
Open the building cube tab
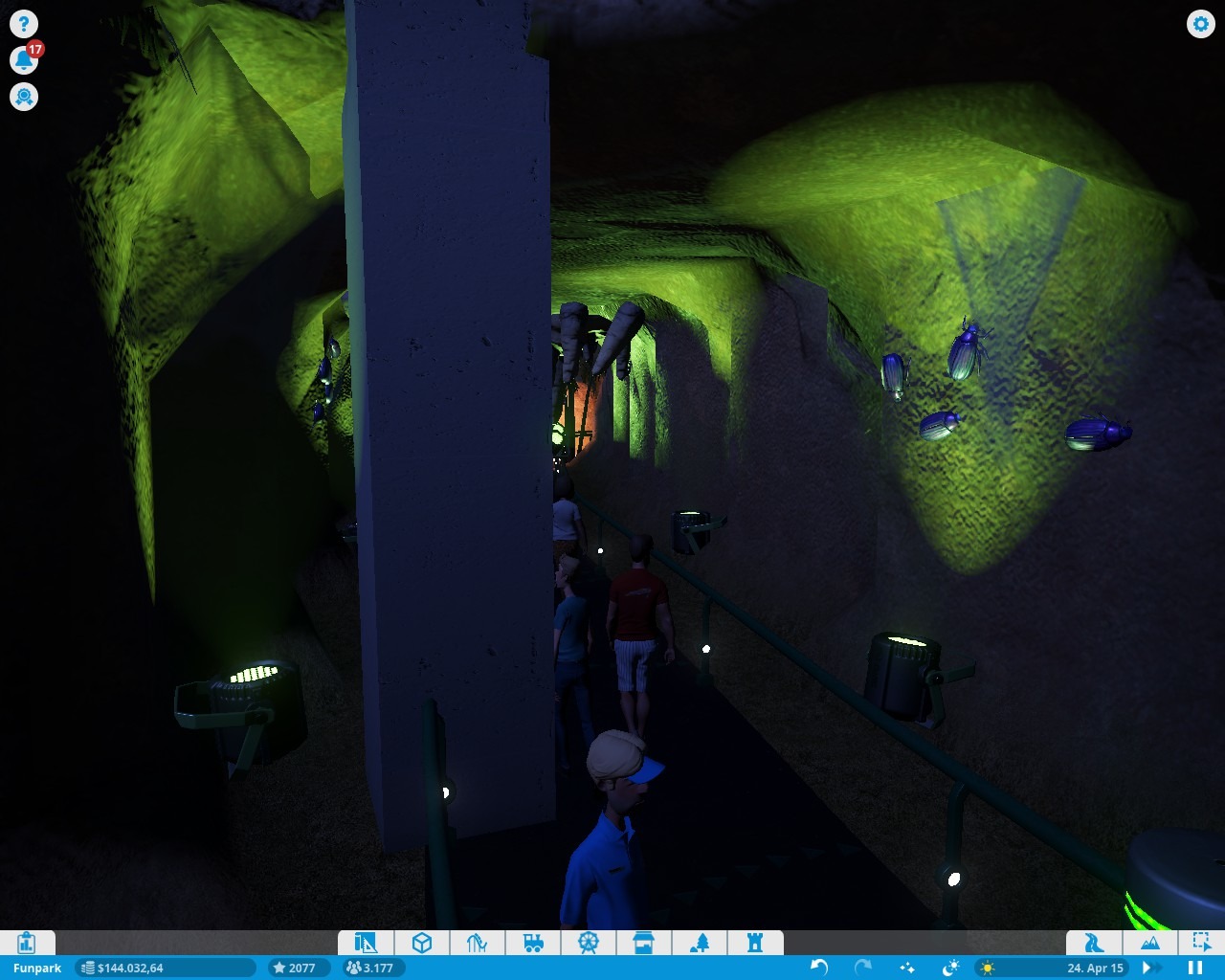pyautogui.click(x=421, y=943)
